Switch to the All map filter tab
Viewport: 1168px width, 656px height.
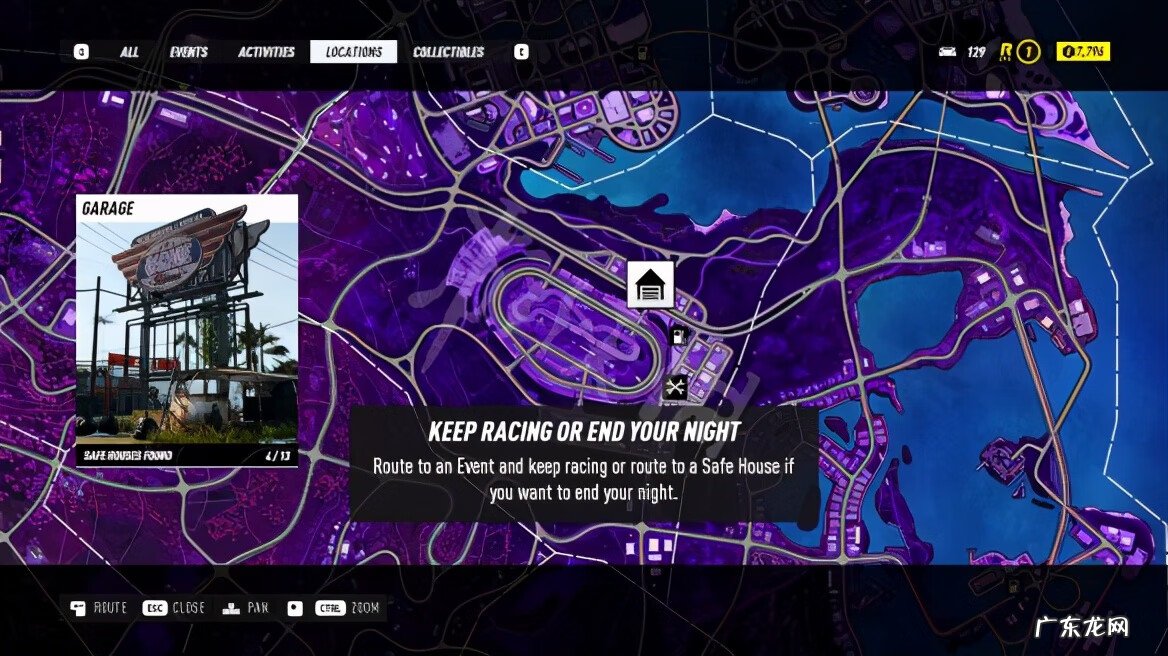coord(129,52)
